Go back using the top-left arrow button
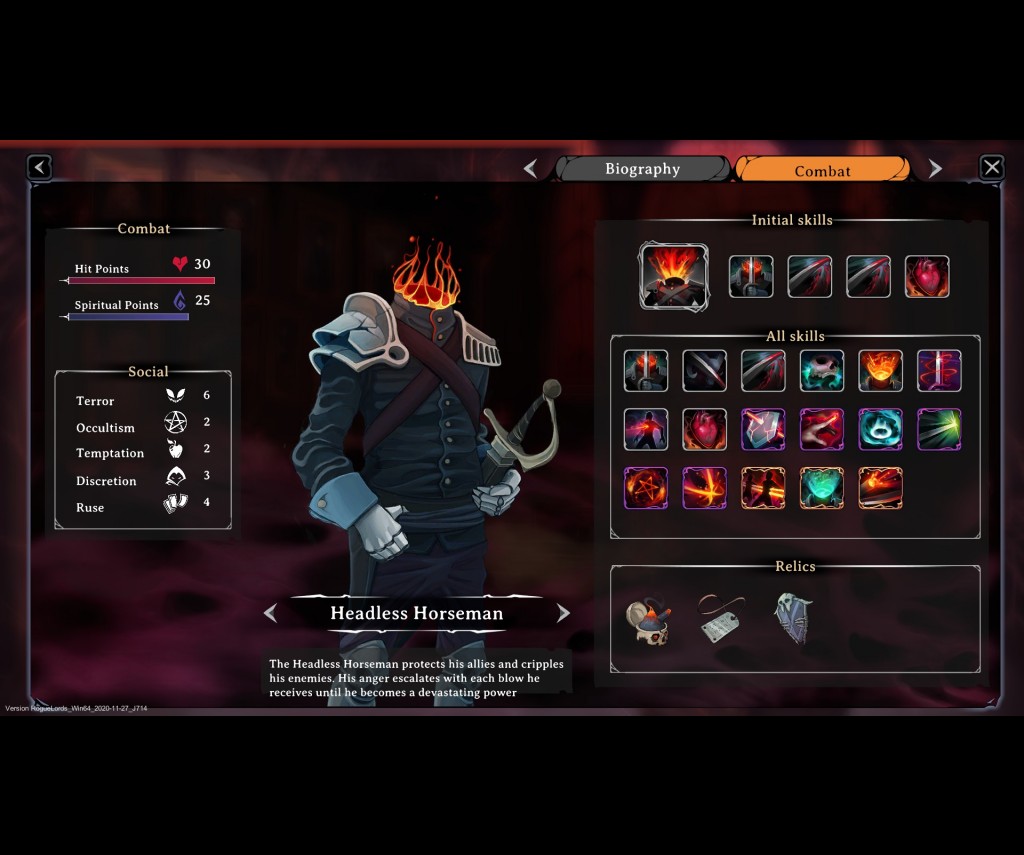The width and height of the screenshot is (1024, 855). click(x=39, y=167)
